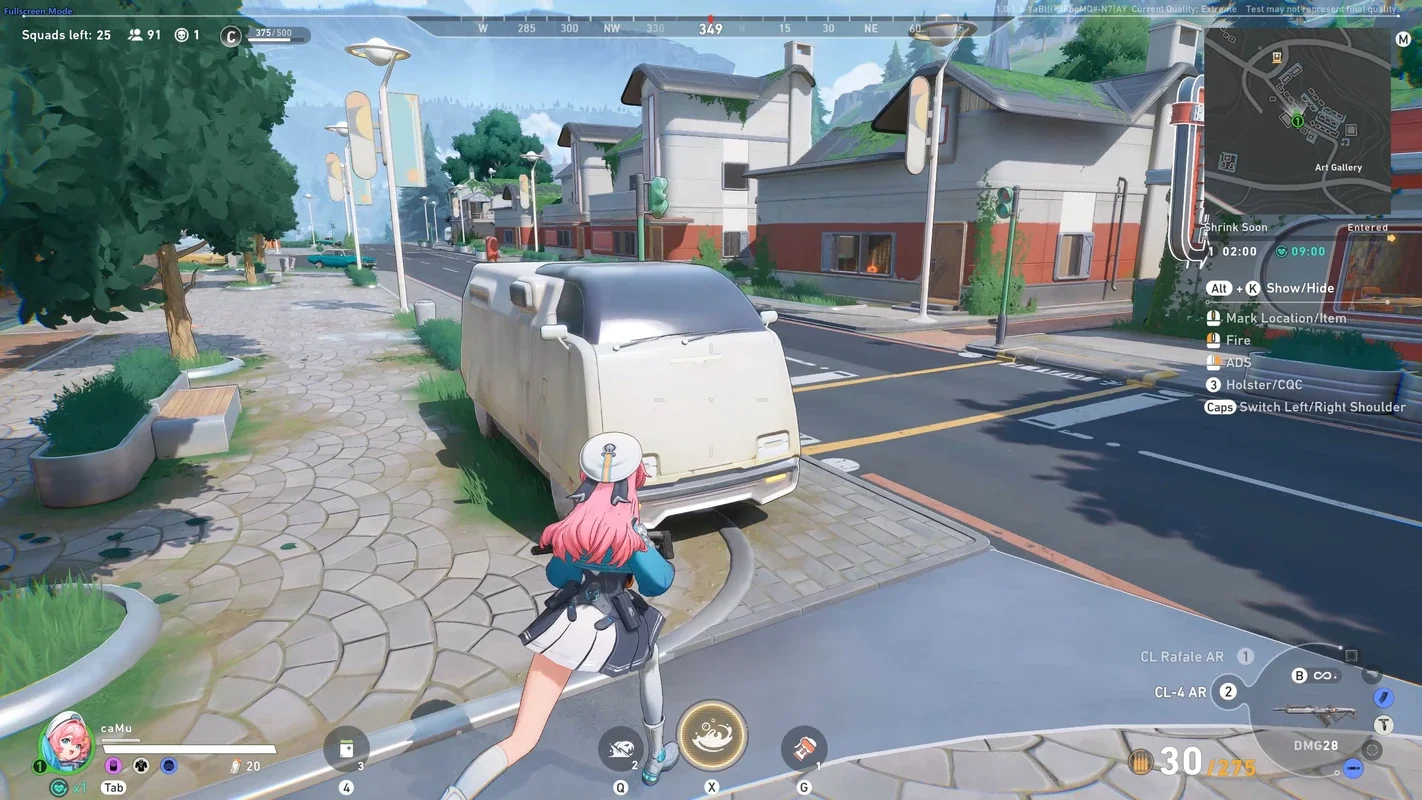
Task: Click the green revive heart icon
Action: click(x=59, y=787)
